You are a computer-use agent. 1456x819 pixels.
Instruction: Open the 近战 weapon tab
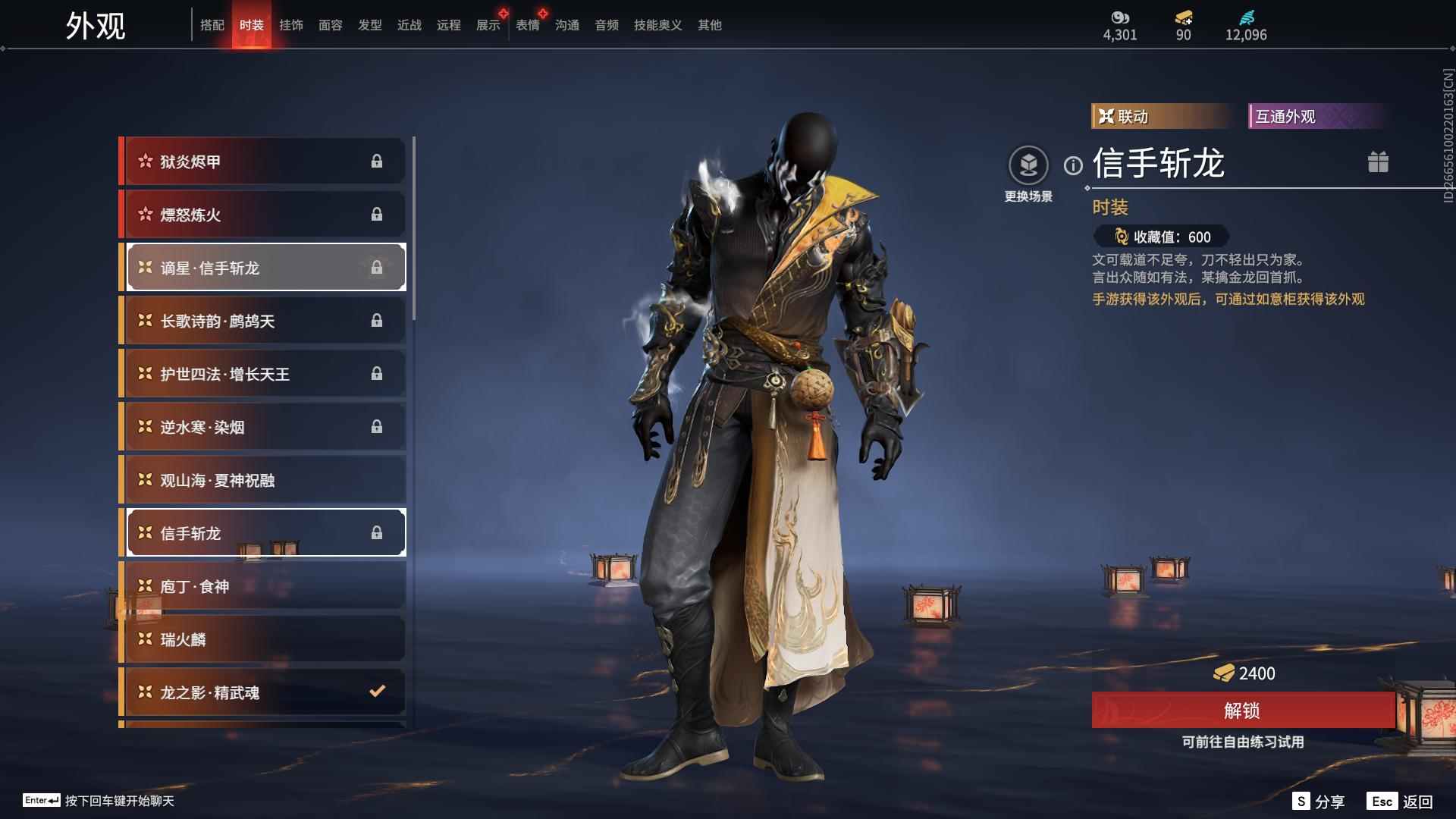tap(409, 25)
